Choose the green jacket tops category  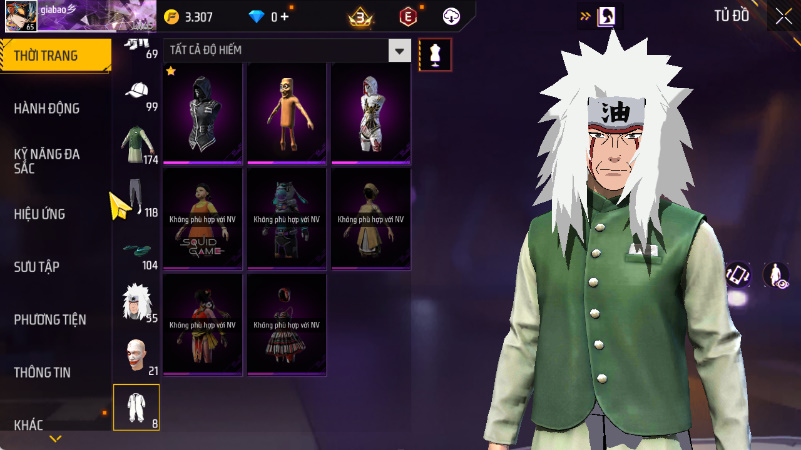[136, 145]
